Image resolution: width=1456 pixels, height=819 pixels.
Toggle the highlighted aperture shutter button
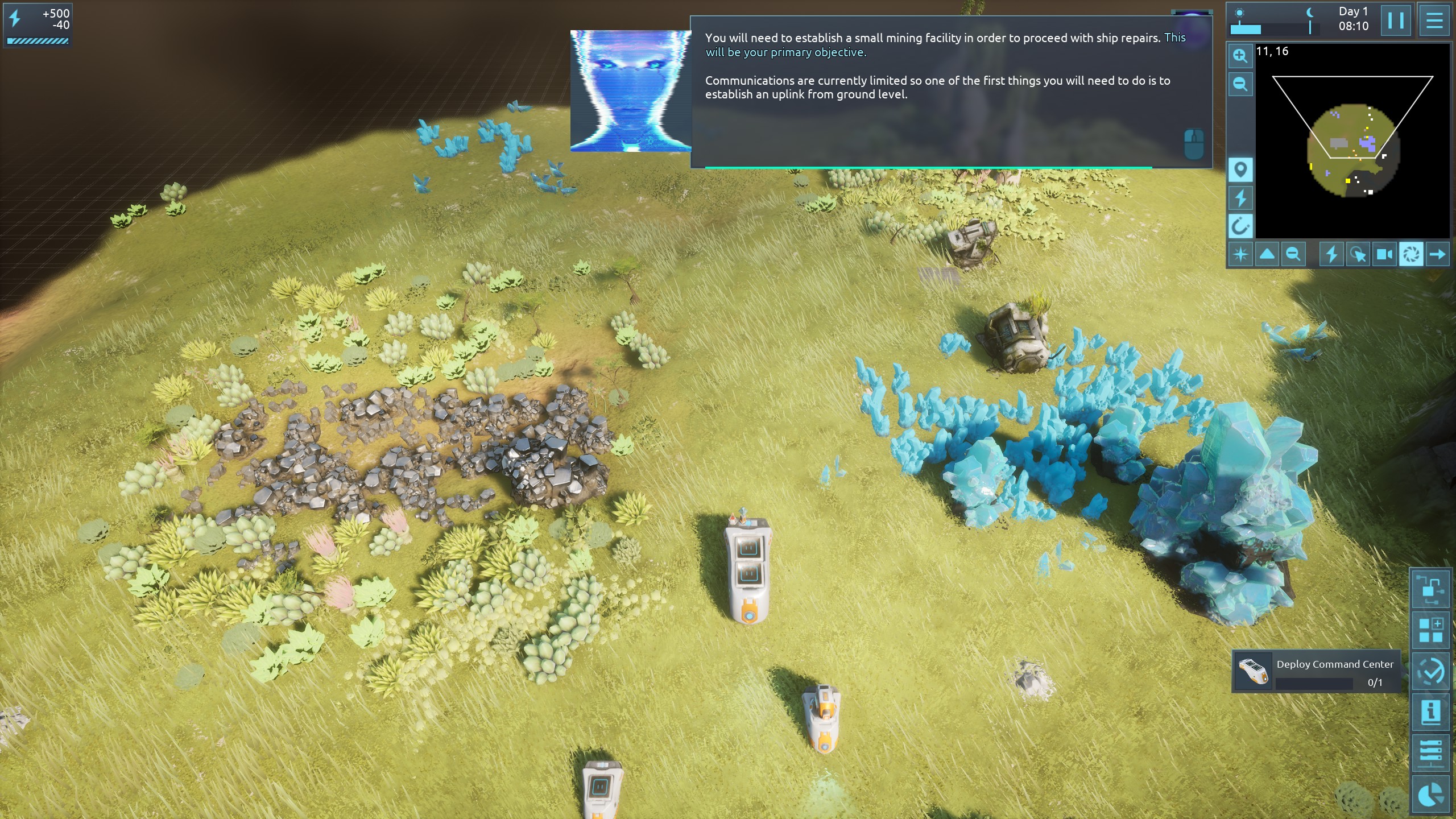(1410, 254)
